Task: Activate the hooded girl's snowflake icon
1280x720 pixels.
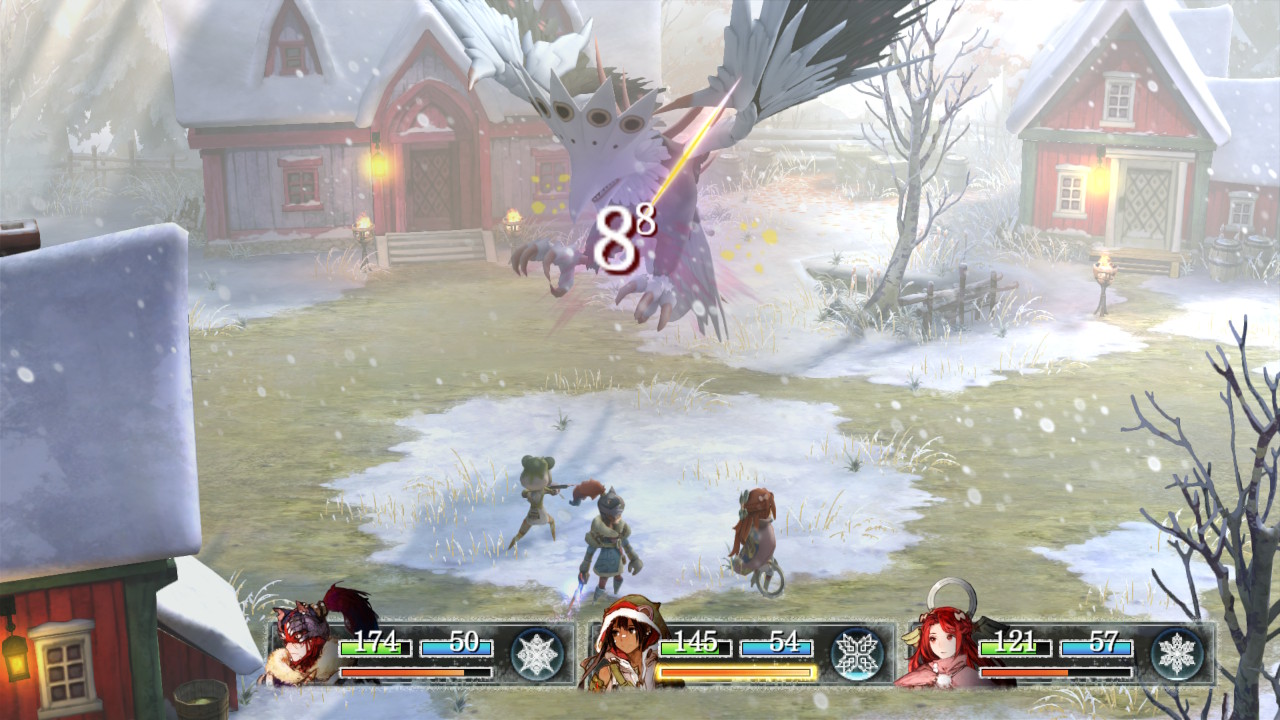Action: (x=857, y=654)
